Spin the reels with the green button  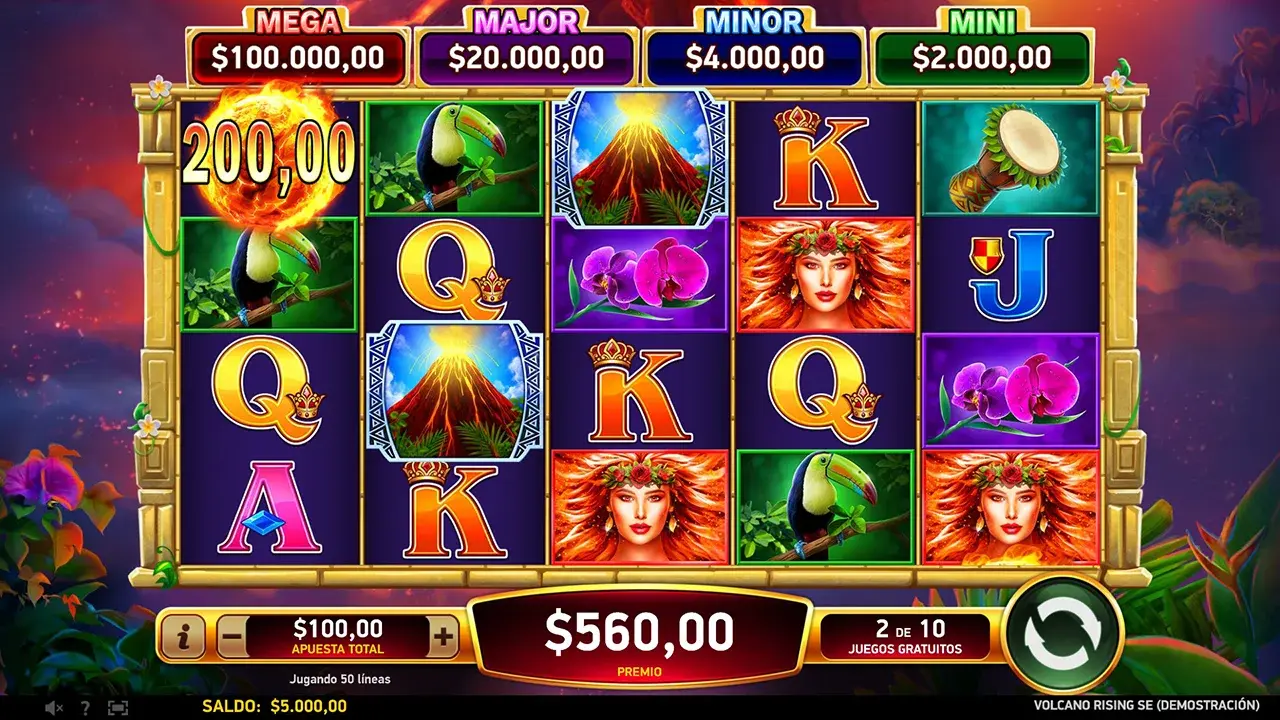coord(1062,634)
